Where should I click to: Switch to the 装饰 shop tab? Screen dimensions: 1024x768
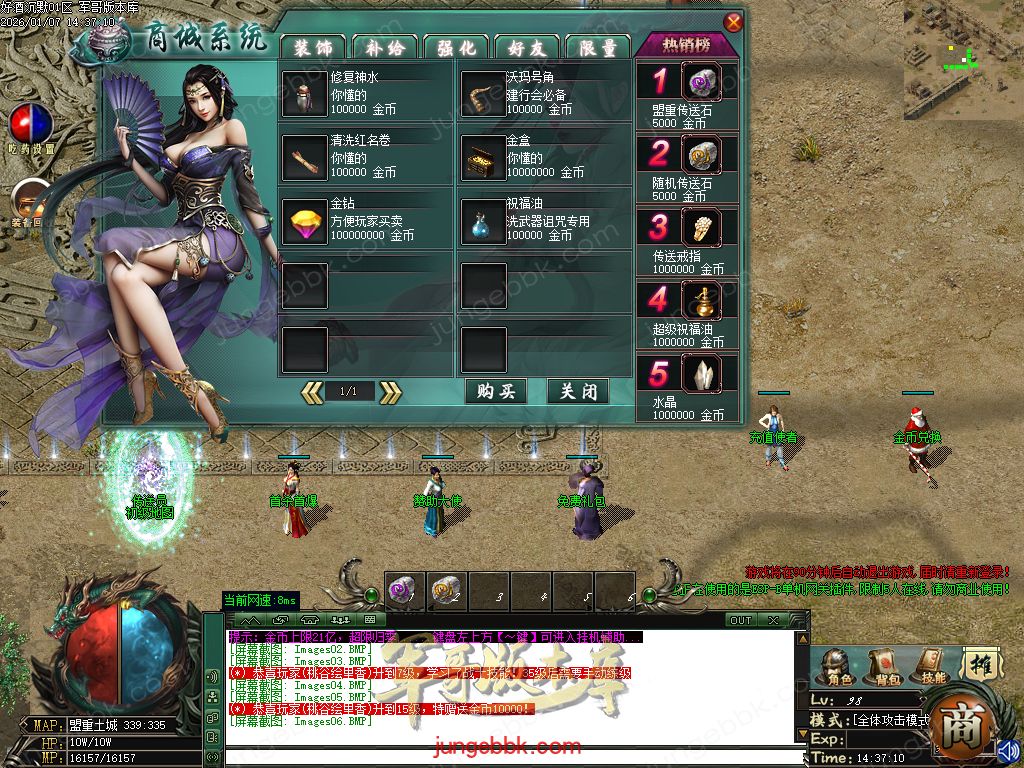[313, 47]
